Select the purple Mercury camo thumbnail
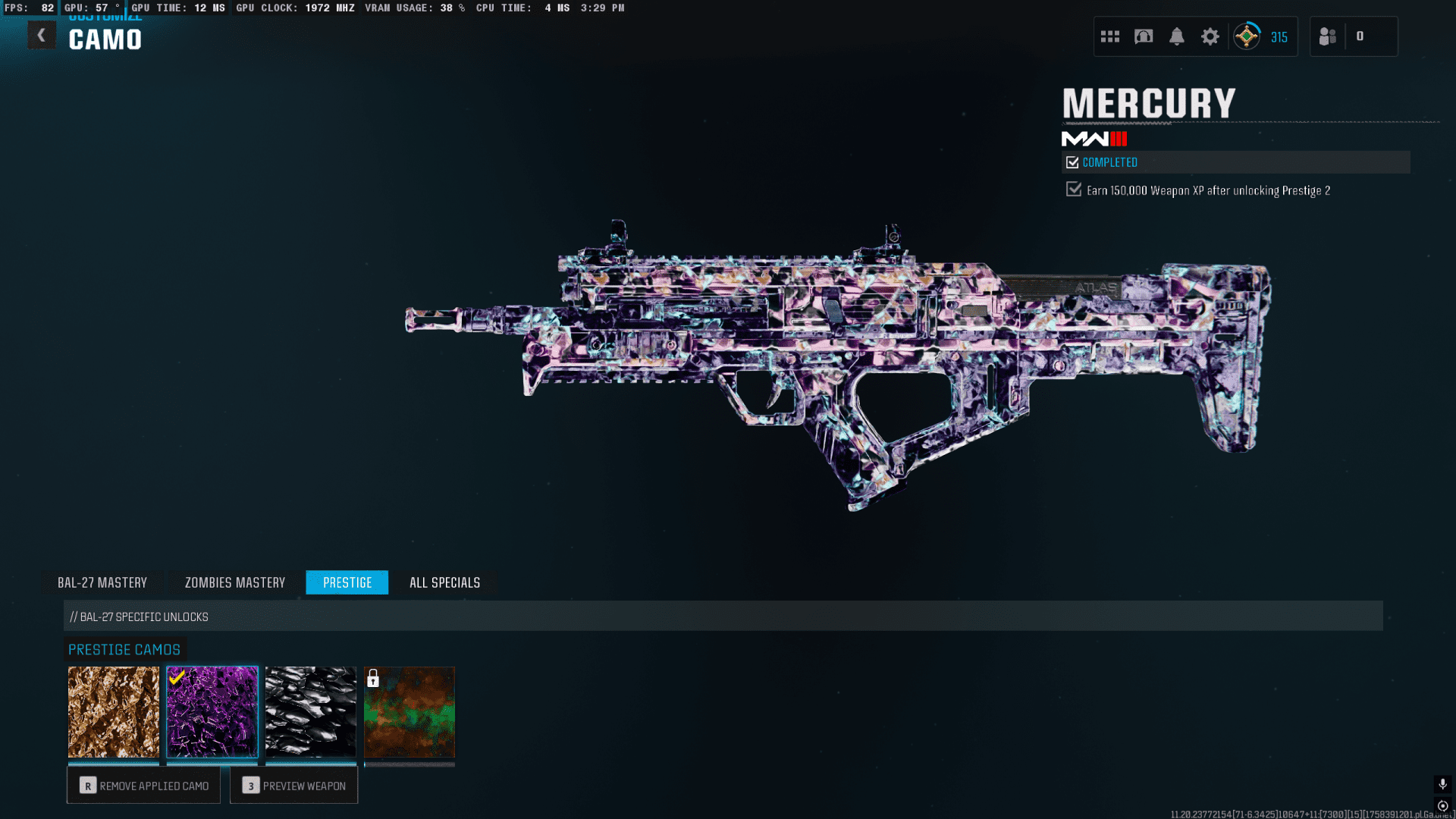The height and width of the screenshot is (819, 1456). pos(212,712)
